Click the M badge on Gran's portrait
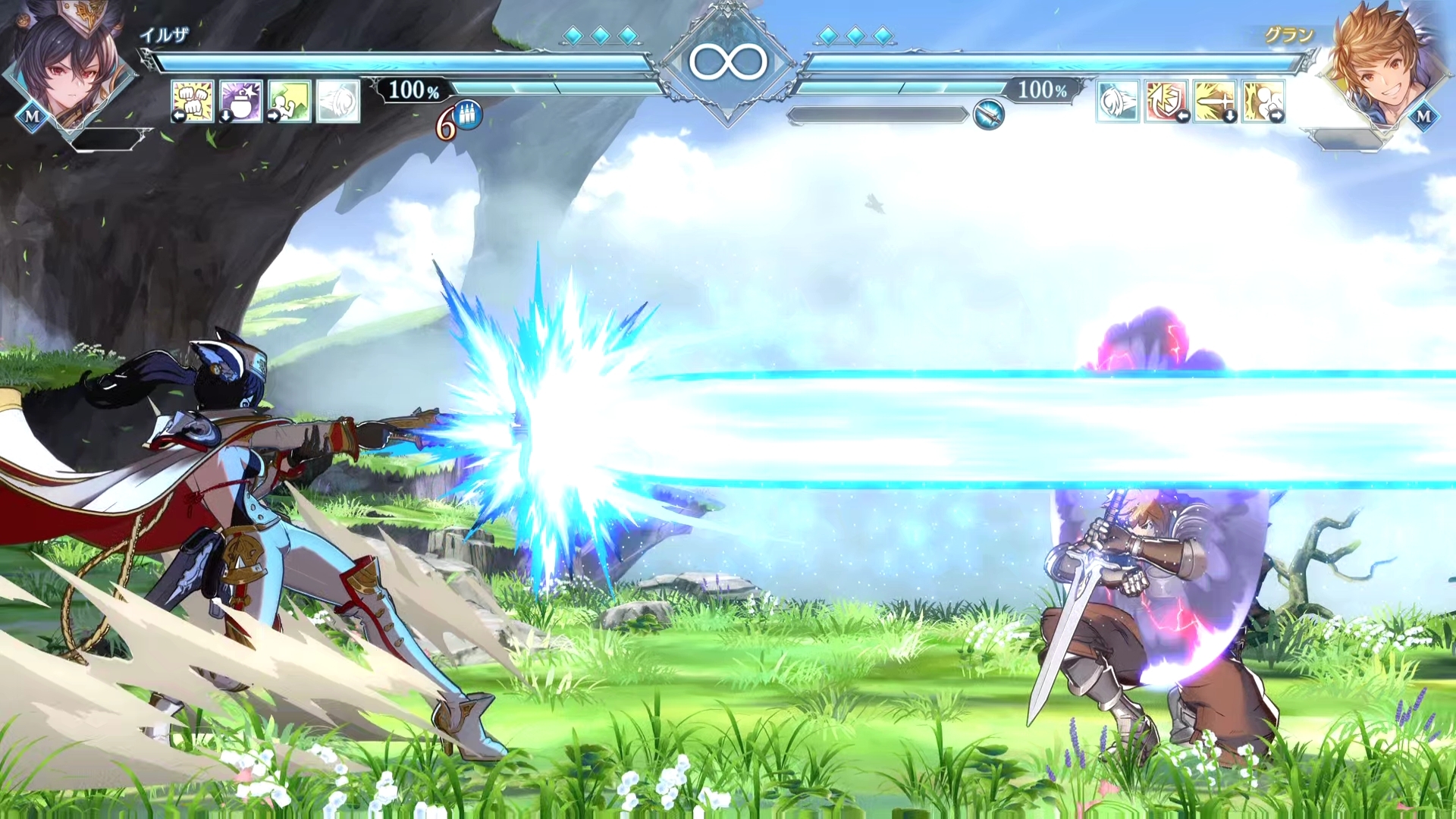The image size is (1456, 819). (1423, 117)
